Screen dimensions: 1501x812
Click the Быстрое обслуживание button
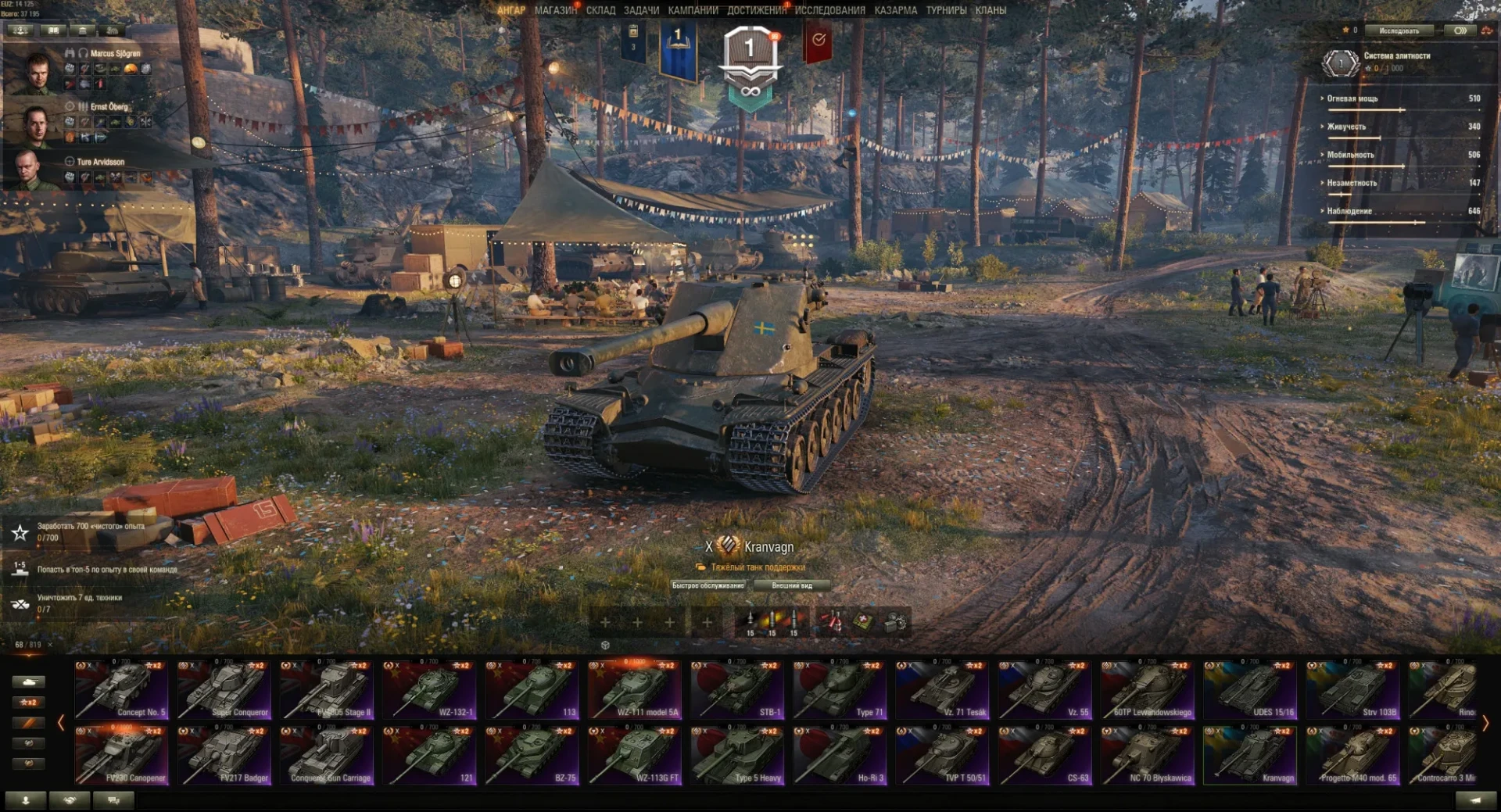(x=708, y=585)
